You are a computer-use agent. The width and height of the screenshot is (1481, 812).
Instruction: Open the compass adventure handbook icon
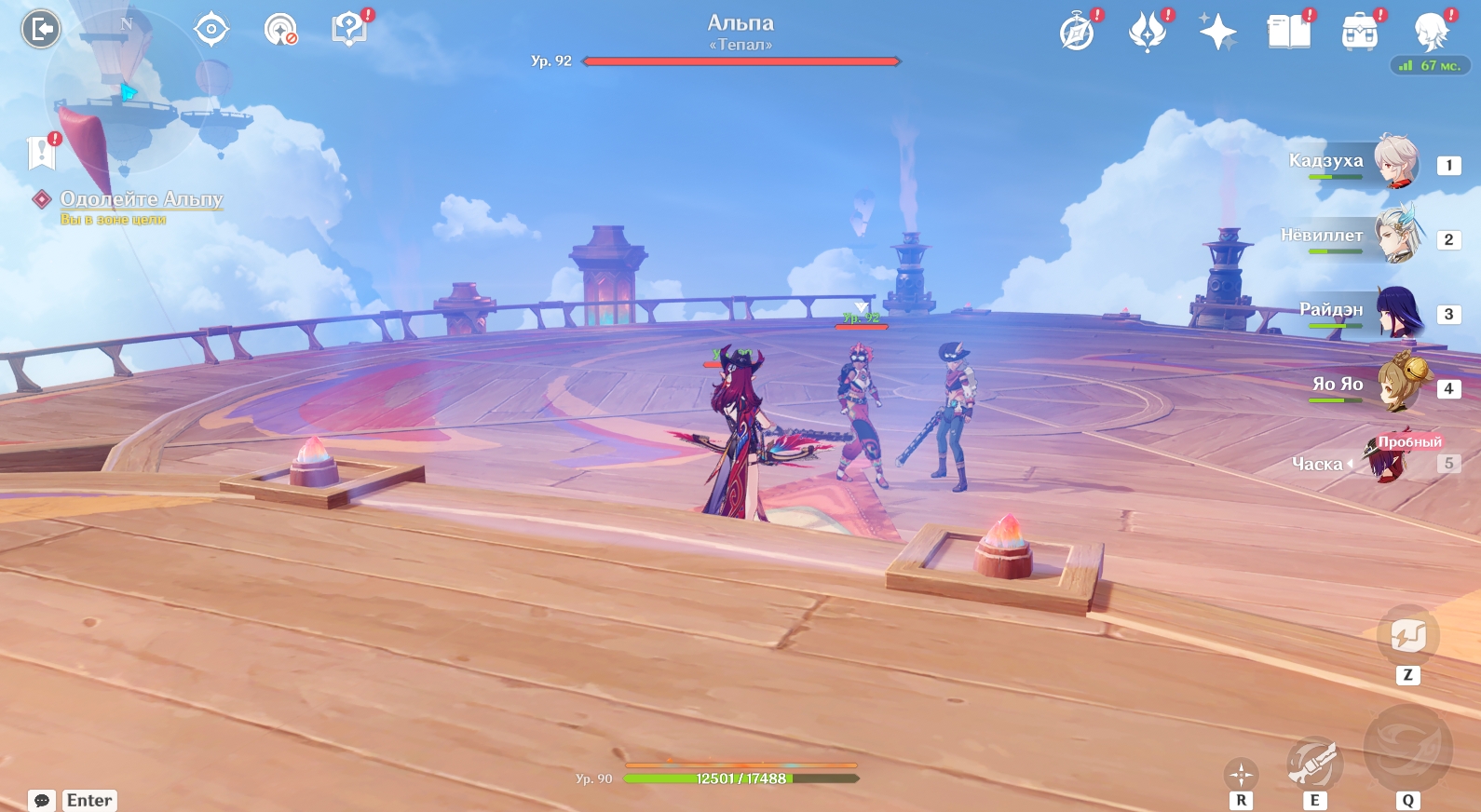1078,33
